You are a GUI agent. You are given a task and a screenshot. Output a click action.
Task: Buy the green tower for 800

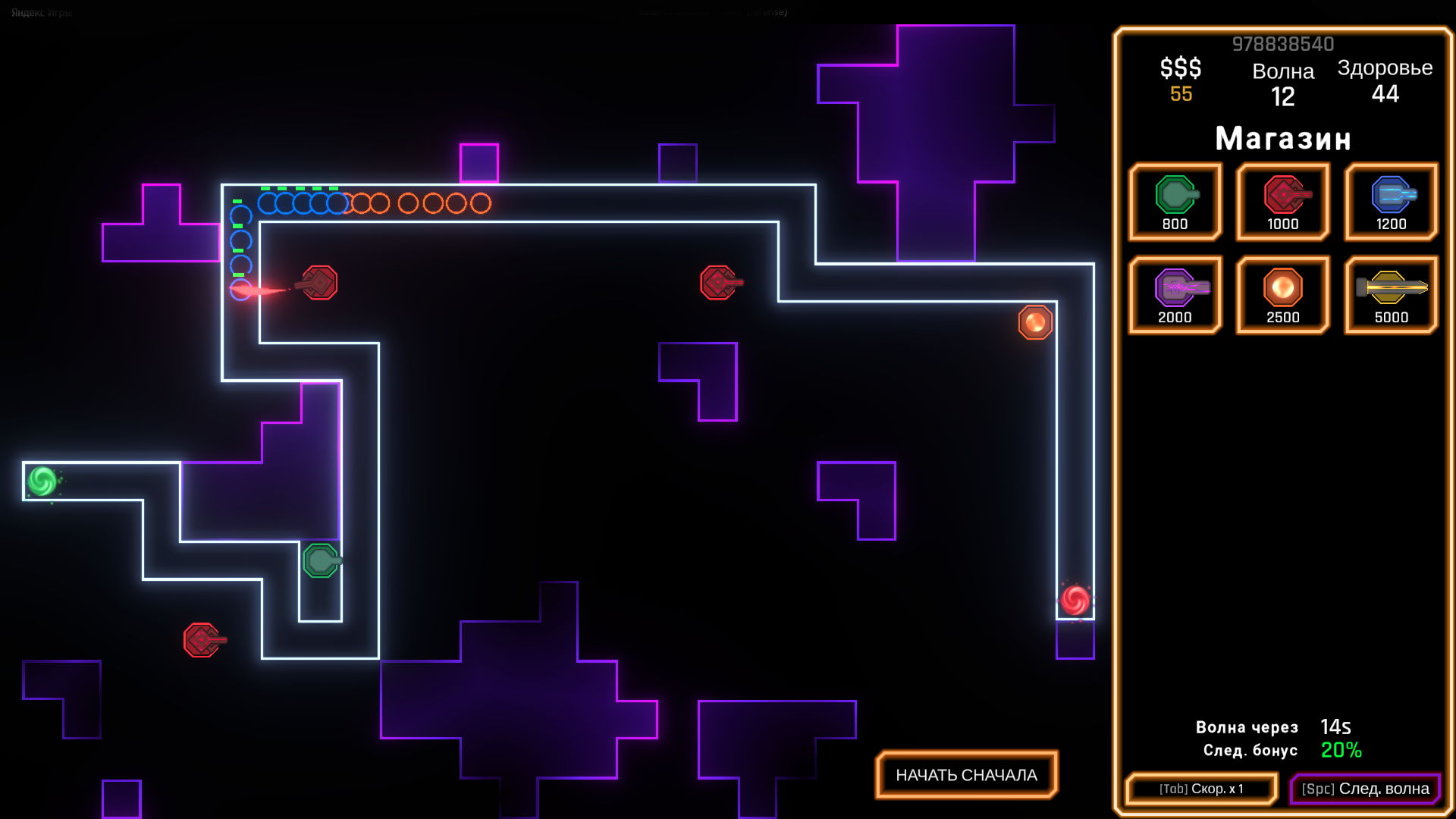pyautogui.click(x=1175, y=202)
